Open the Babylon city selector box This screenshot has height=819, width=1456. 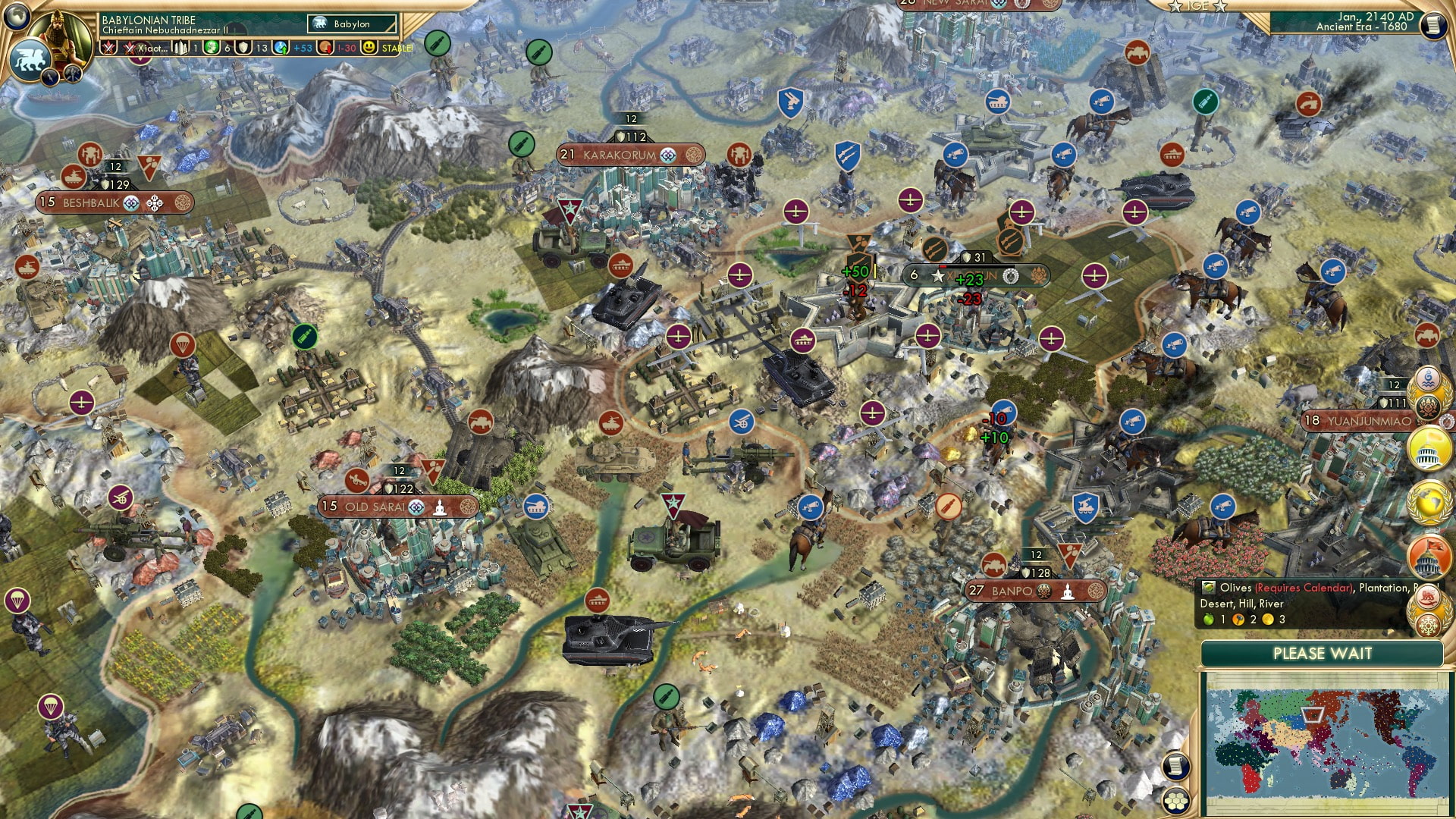pos(352,24)
